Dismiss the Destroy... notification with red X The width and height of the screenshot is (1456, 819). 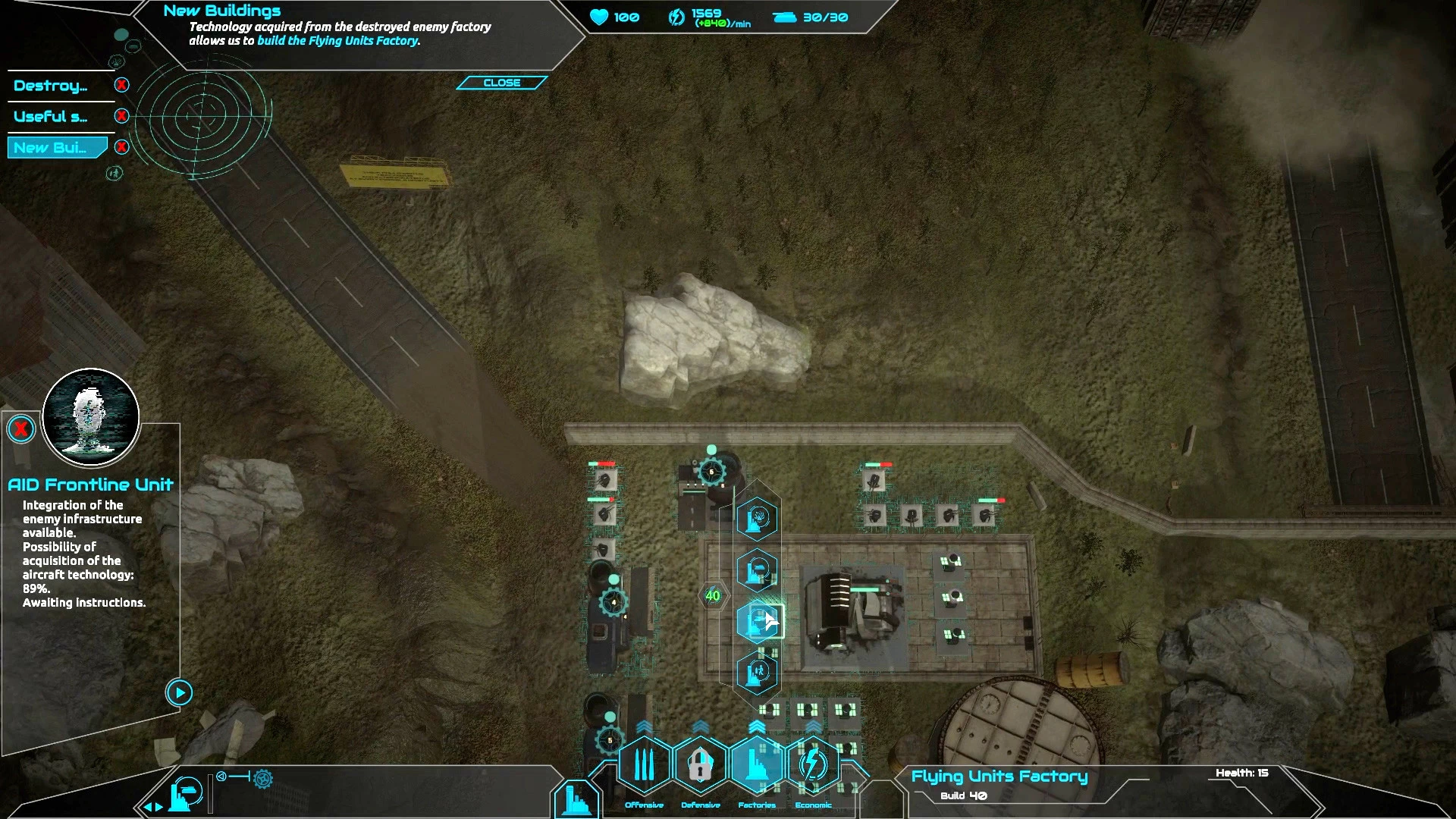121,85
